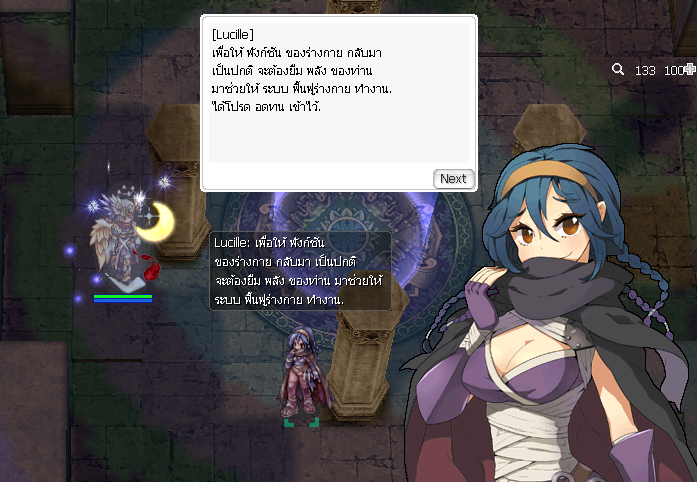Click the magnifying glass icon
Image resolution: width=697 pixels, height=482 pixels.
618,70
